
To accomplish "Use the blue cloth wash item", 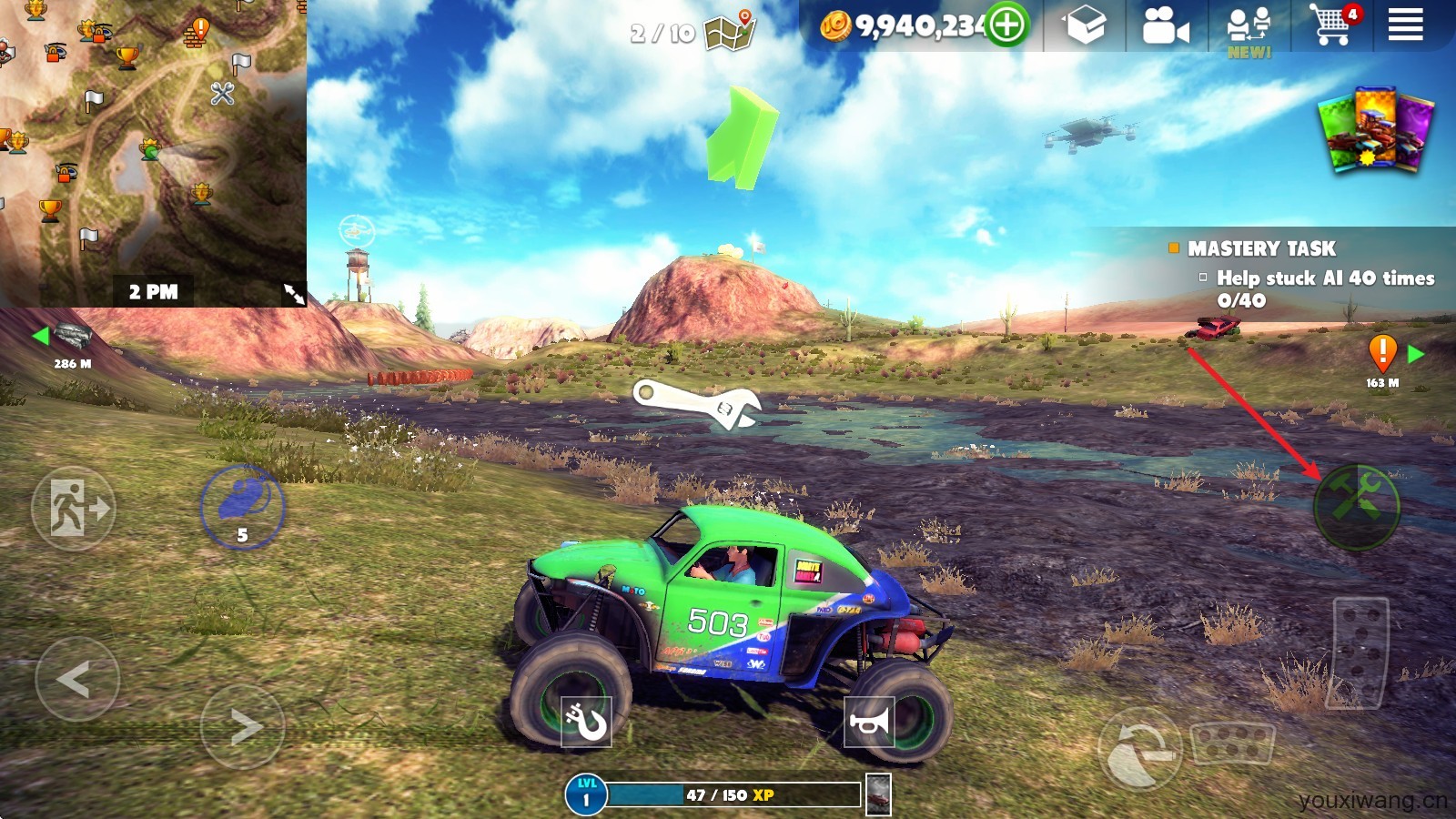I will (x=242, y=505).
